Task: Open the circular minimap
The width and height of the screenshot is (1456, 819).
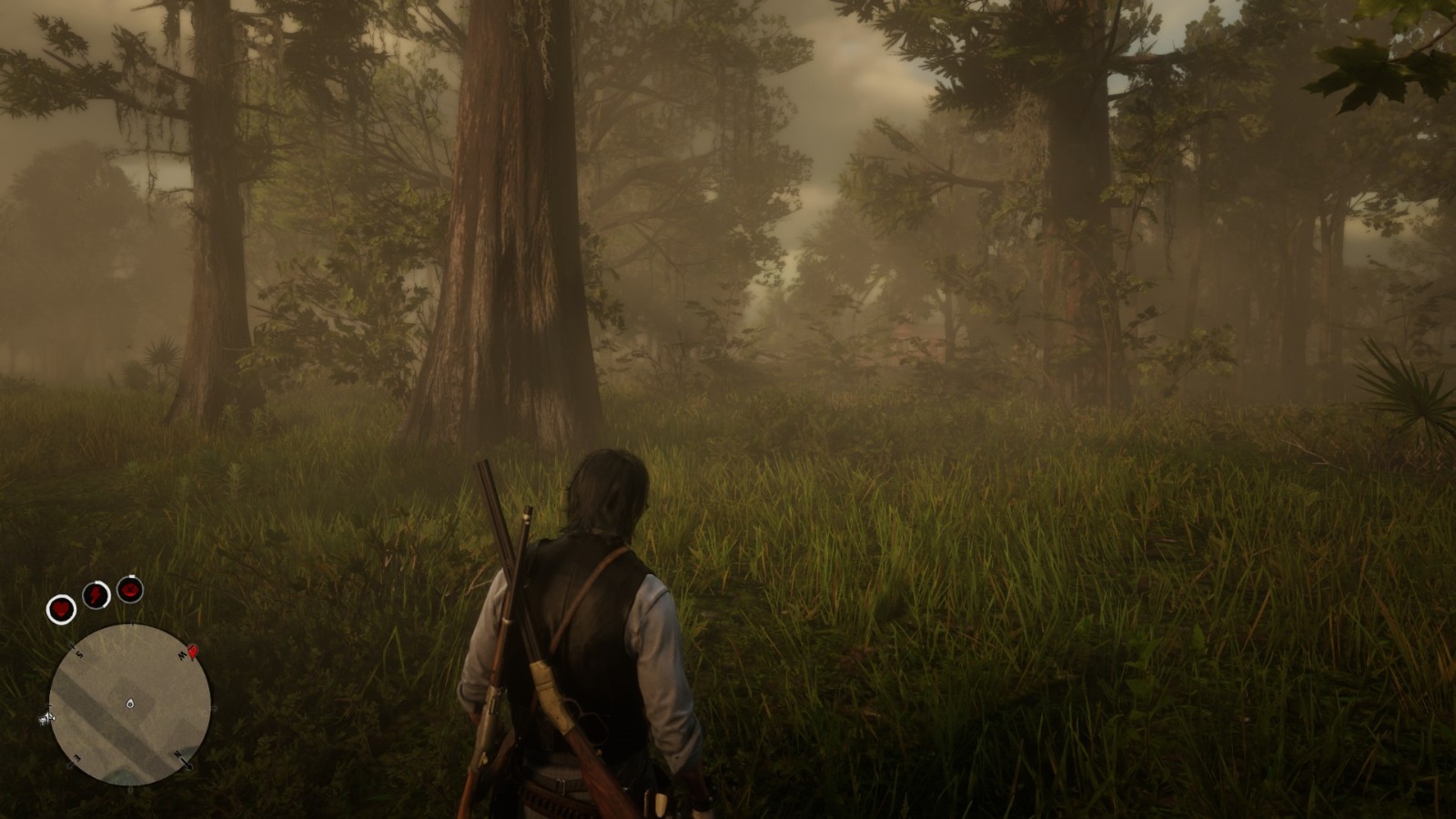Action: pyautogui.click(x=129, y=705)
